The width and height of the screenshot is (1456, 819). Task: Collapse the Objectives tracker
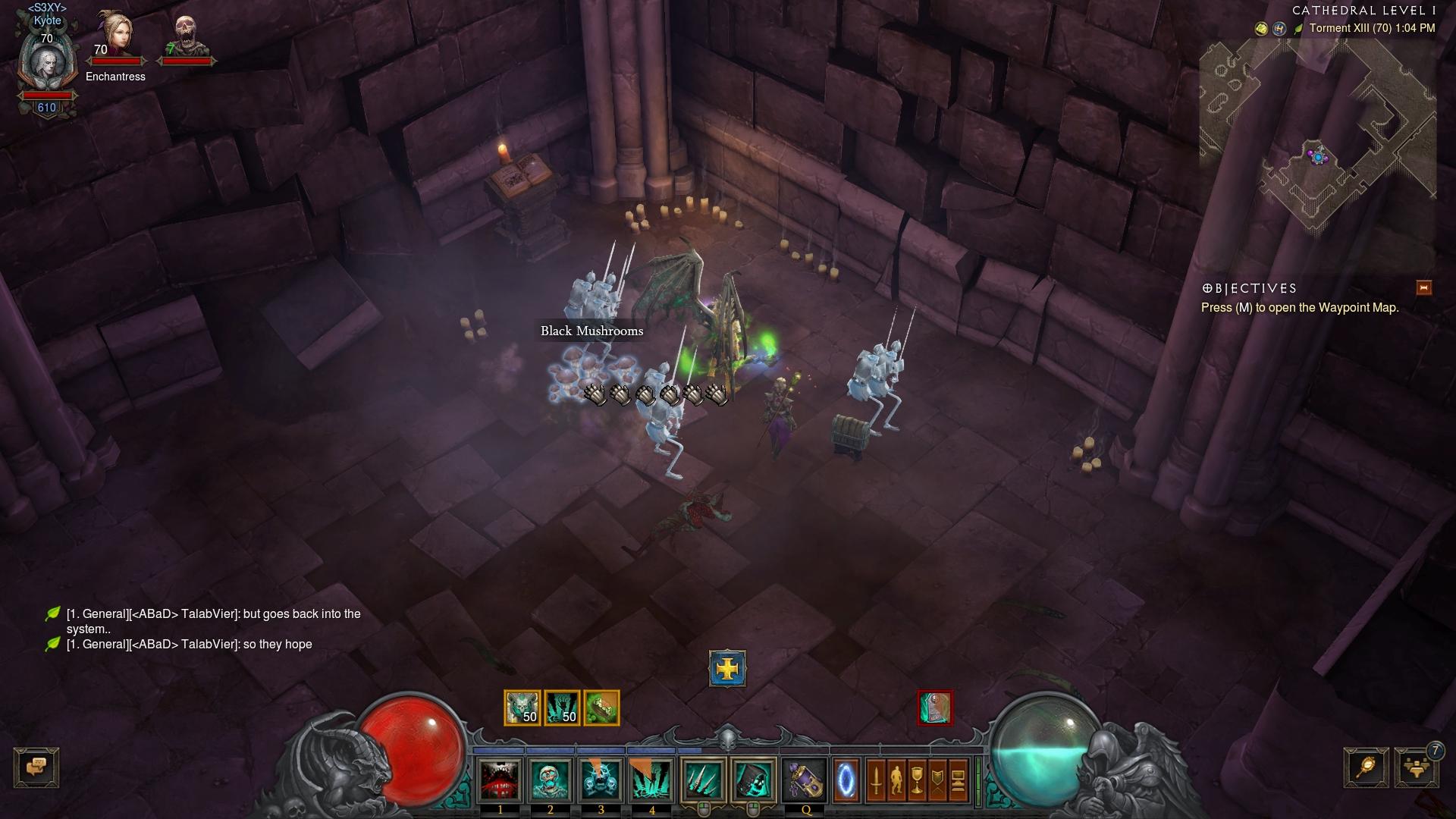(x=1423, y=287)
